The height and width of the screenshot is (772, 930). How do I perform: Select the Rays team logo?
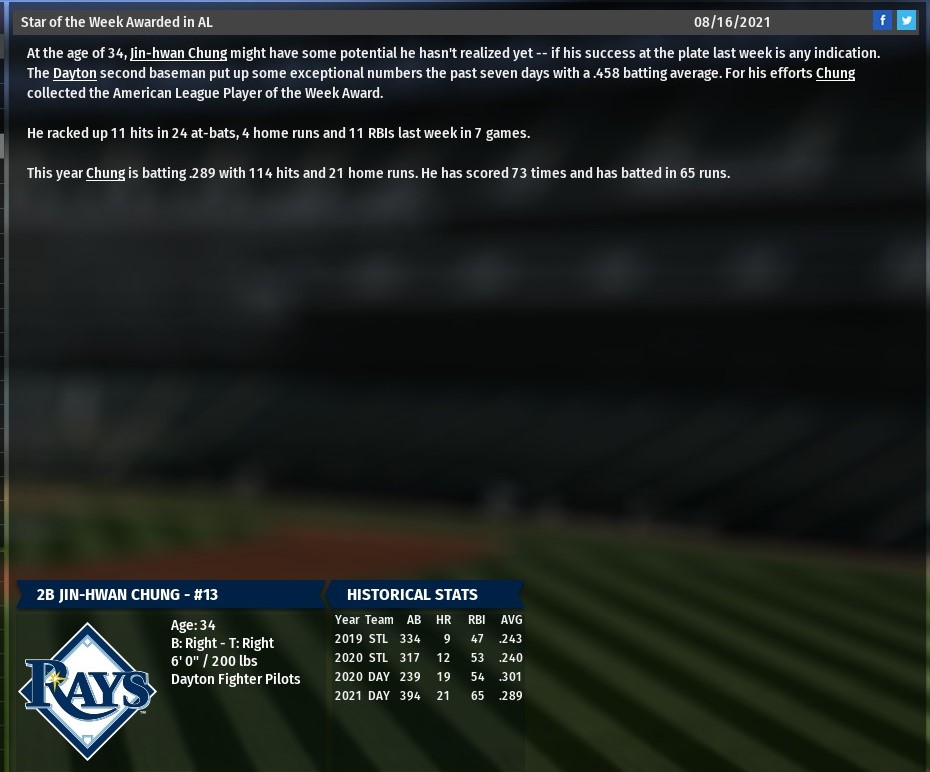tap(88, 690)
